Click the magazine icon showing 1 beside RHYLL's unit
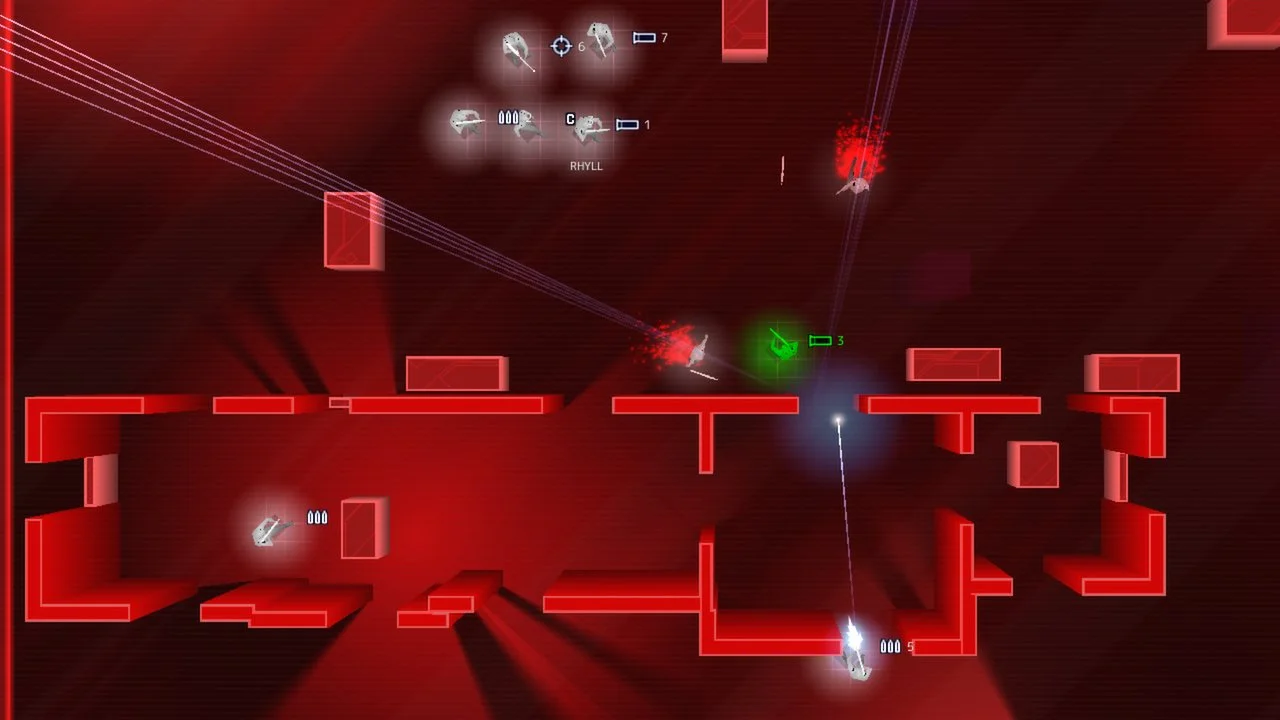Viewport: 1280px width, 720px height. pos(627,124)
